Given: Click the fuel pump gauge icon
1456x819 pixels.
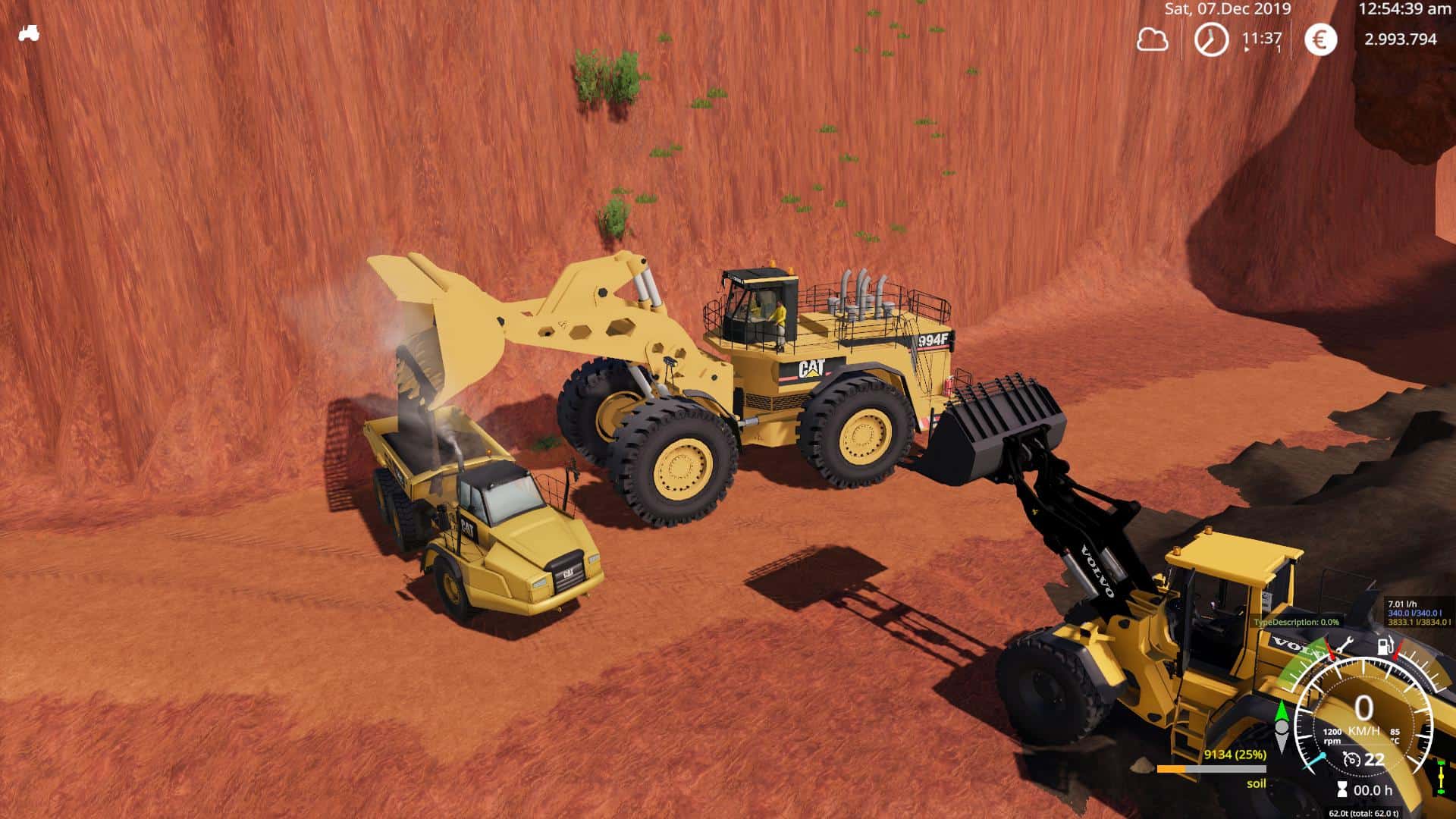Looking at the screenshot, I should point(1385,647).
